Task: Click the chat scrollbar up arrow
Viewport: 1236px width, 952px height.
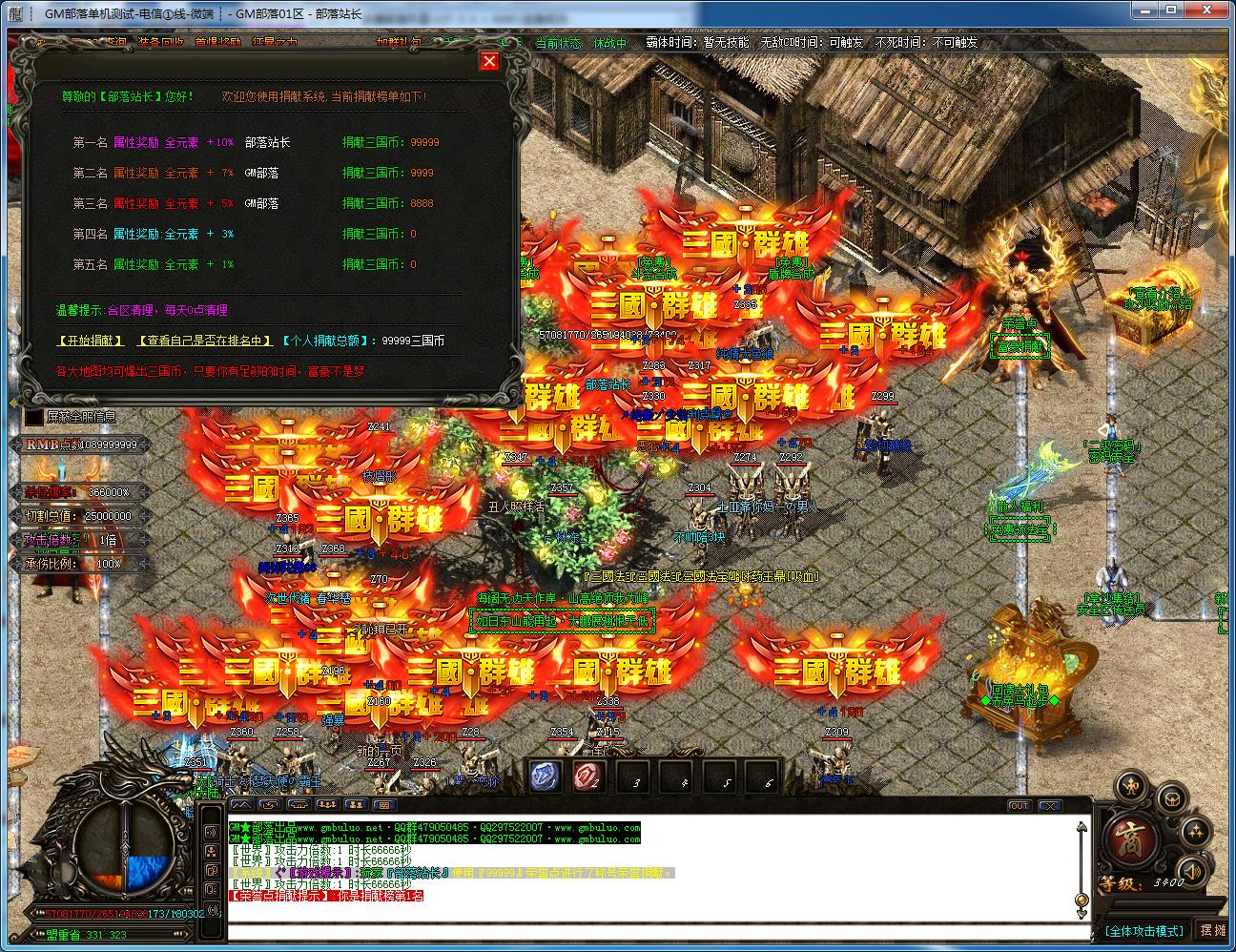Action: [x=1081, y=828]
